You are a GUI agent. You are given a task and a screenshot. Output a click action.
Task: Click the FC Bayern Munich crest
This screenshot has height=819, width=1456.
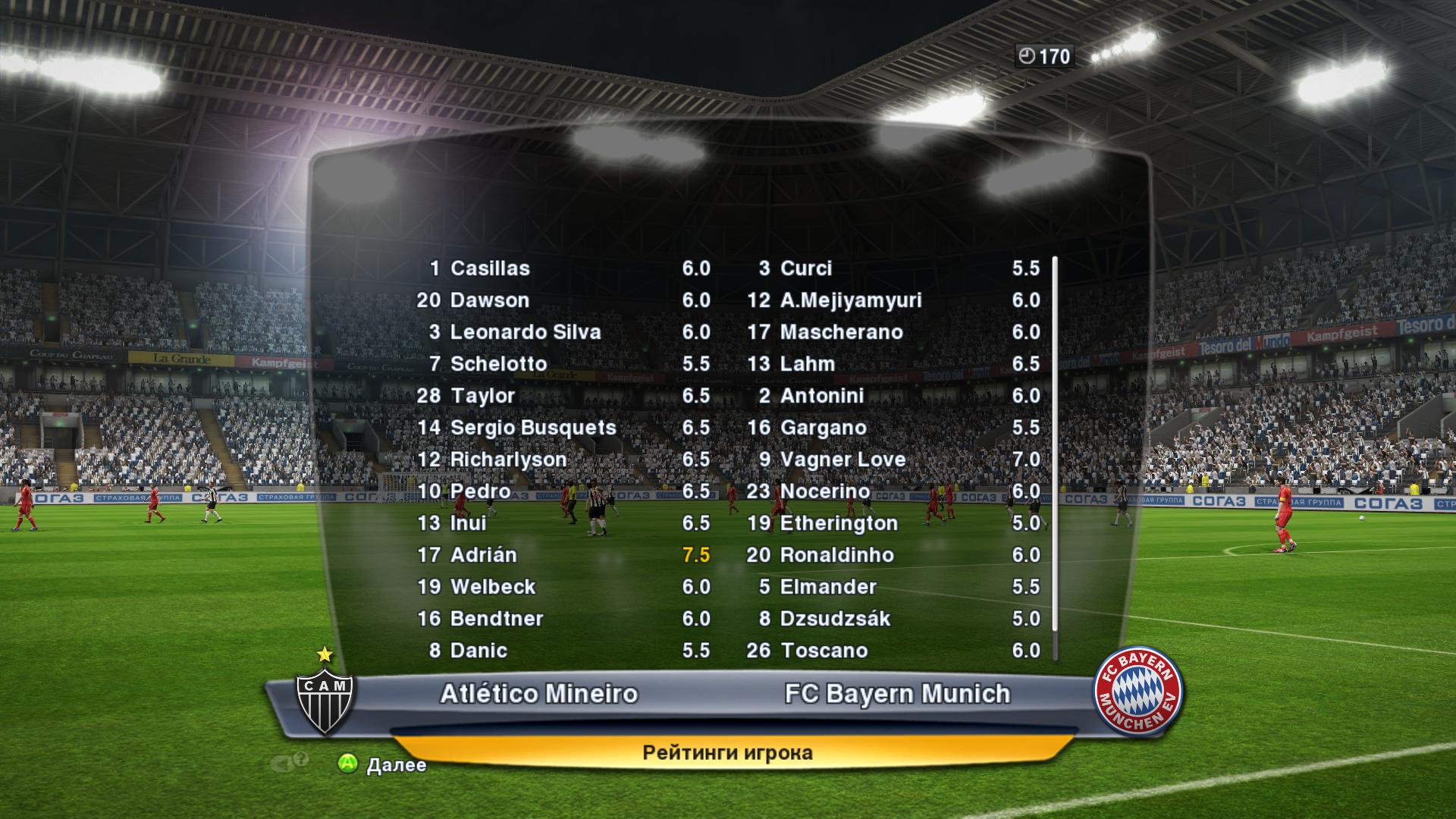(x=1137, y=691)
